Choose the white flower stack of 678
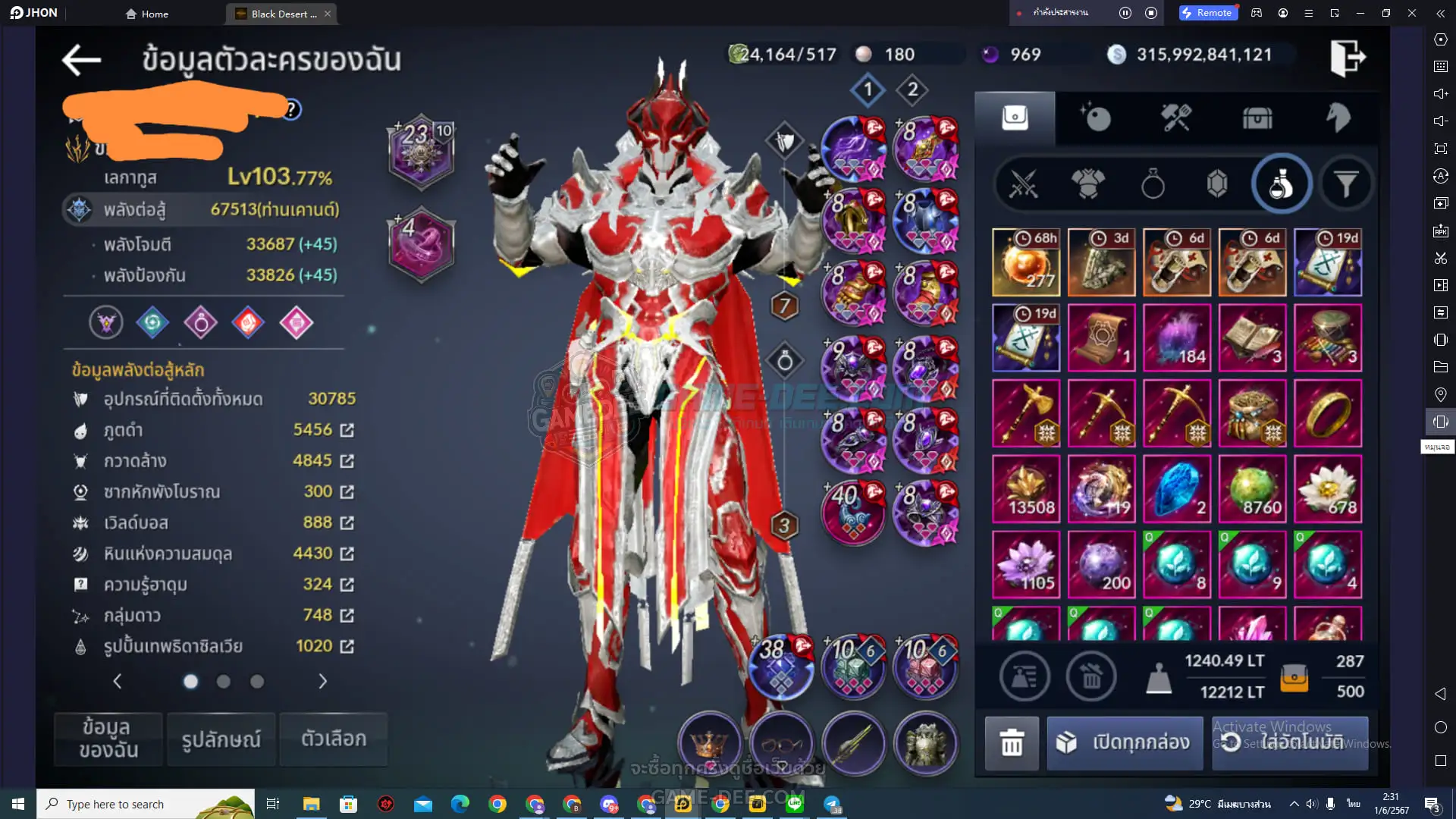This screenshot has height=819, width=1456. (1327, 489)
